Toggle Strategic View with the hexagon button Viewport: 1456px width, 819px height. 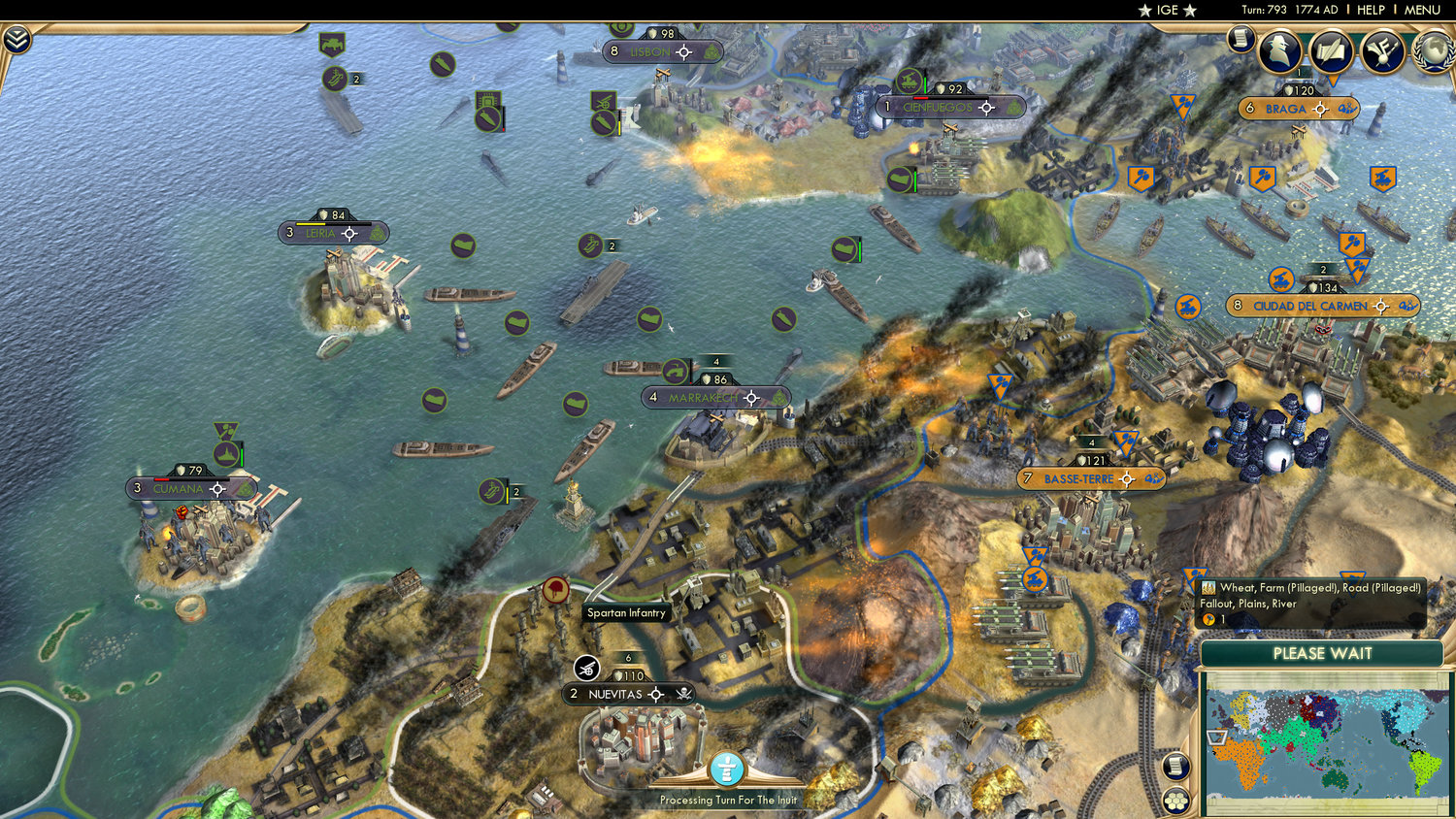[x=1174, y=801]
